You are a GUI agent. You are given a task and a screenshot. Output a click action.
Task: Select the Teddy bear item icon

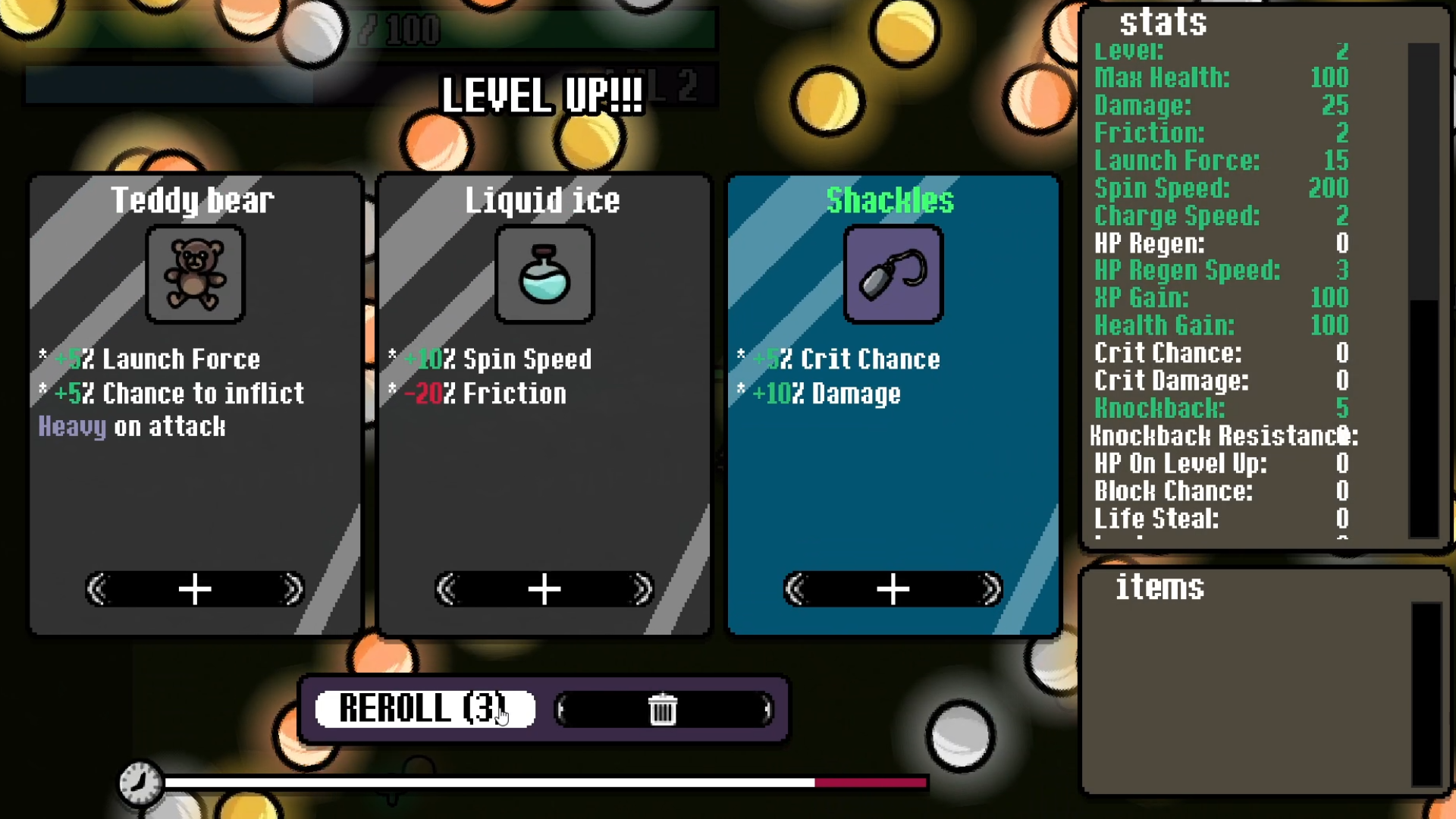point(195,275)
